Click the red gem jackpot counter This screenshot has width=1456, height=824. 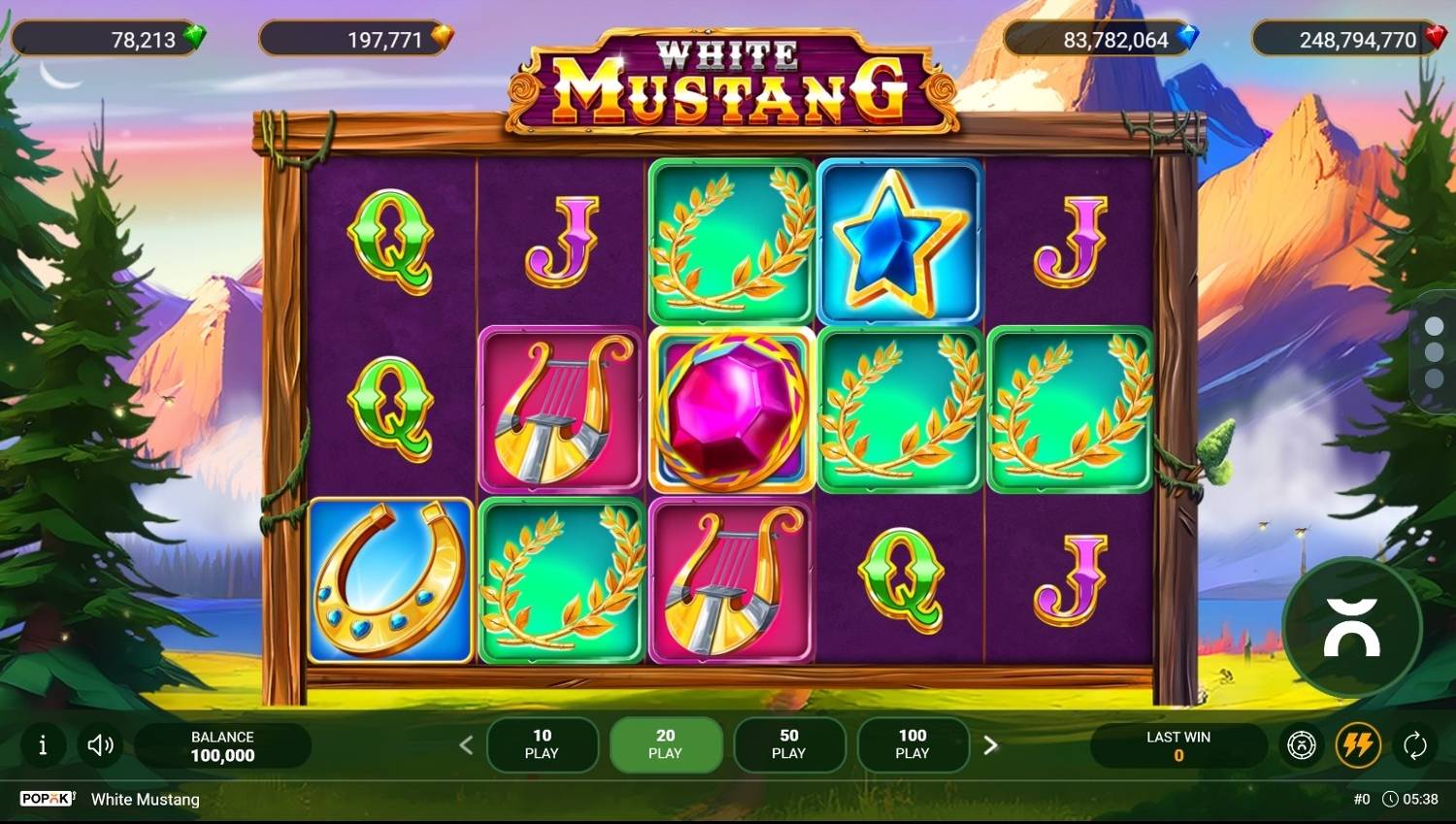(1350, 40)
